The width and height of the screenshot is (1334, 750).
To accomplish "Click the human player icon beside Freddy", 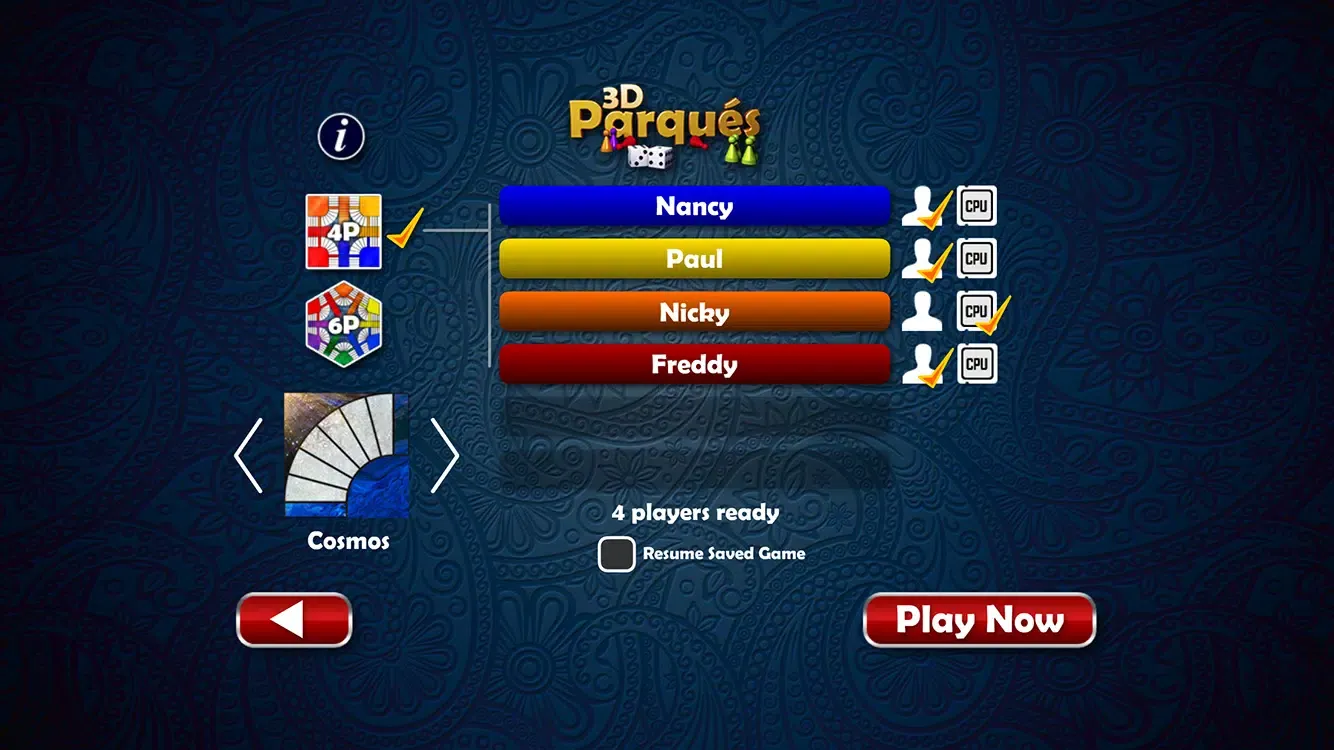I will tap(922, 364).
